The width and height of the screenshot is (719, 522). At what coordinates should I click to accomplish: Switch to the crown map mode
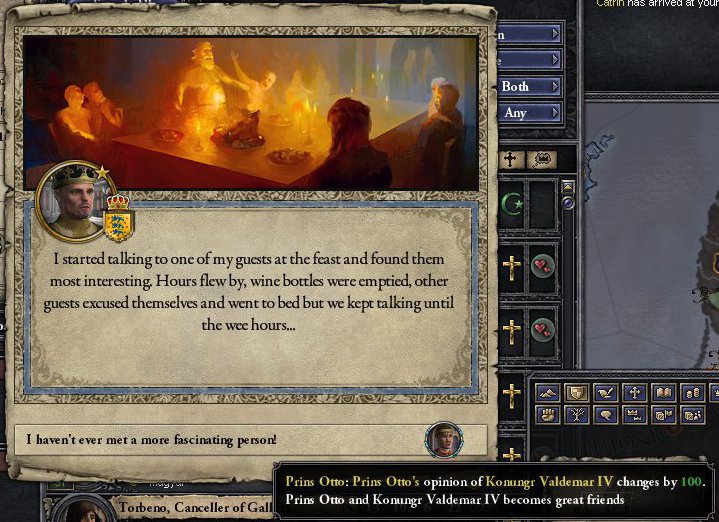pyautogui.click(x=634, y=414)
